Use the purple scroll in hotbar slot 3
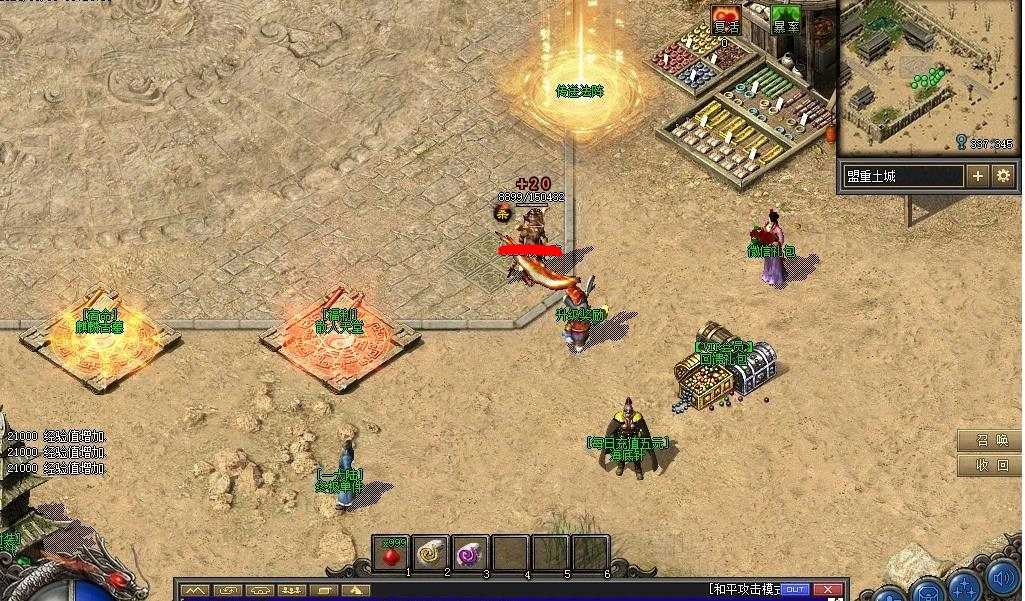Screen dimensions: 1025x601 (x=470, y=552)
